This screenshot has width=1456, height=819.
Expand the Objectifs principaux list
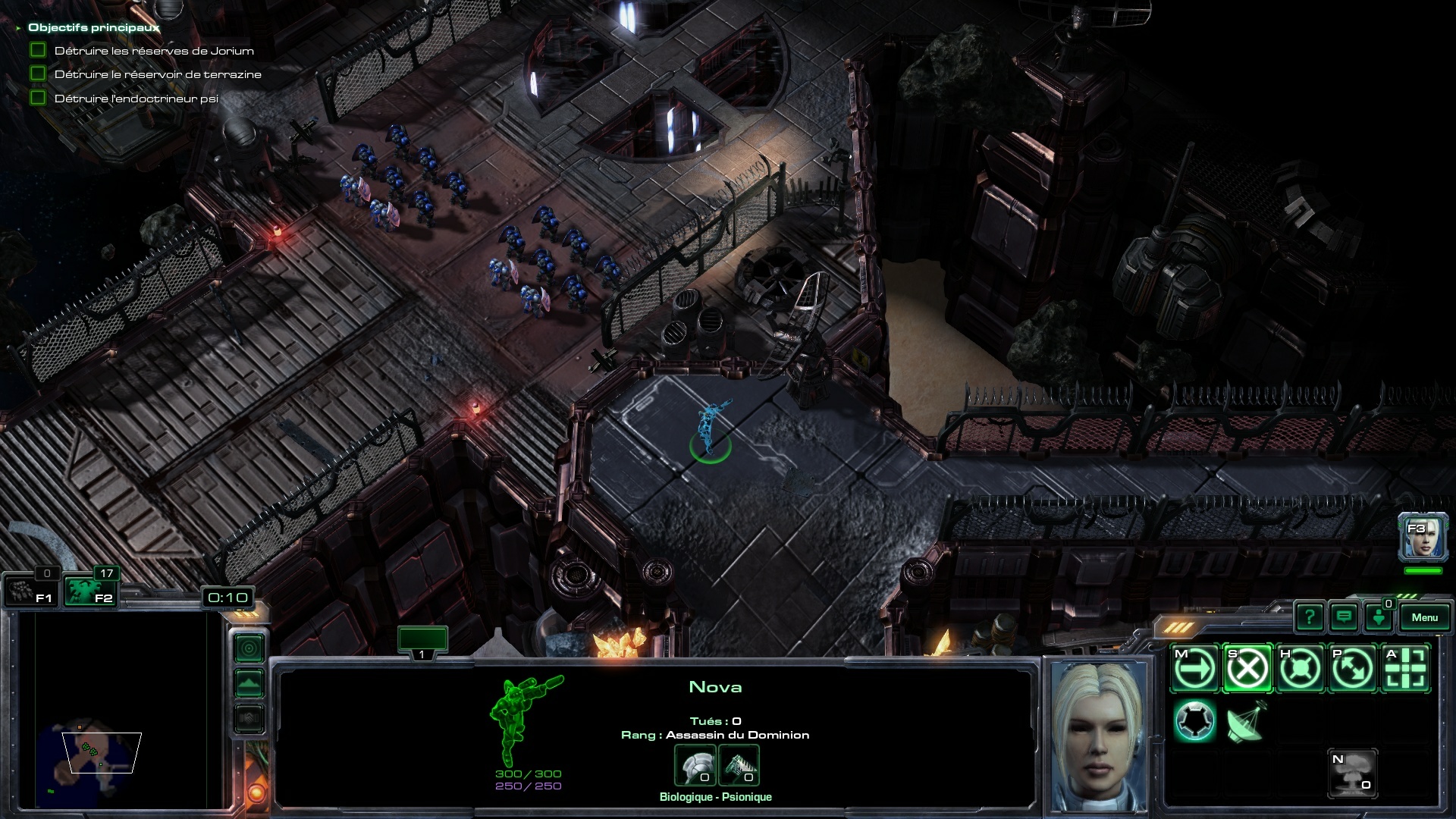18,28
